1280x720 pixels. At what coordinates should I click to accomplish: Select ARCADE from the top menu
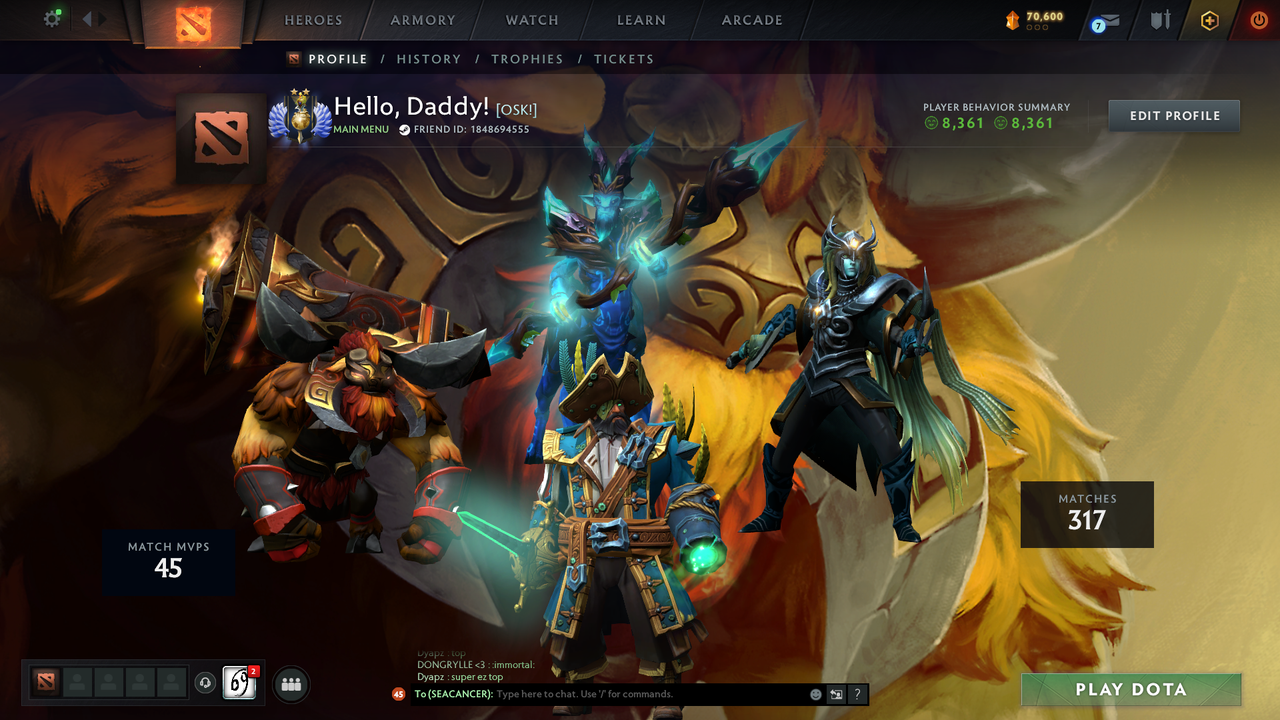click(751, 20)
